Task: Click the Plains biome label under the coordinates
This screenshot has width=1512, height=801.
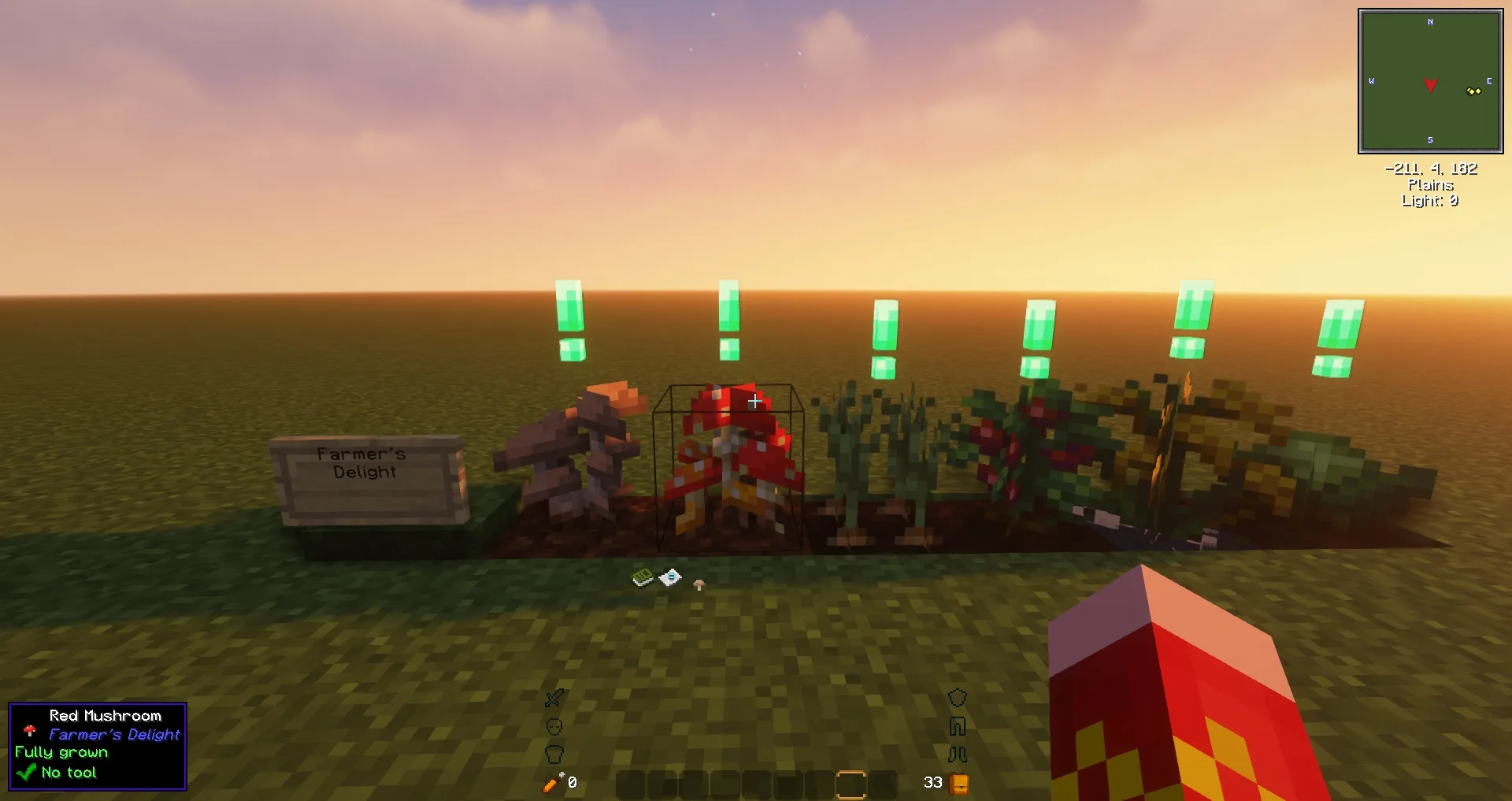Action: click(x=1430, y=185)
